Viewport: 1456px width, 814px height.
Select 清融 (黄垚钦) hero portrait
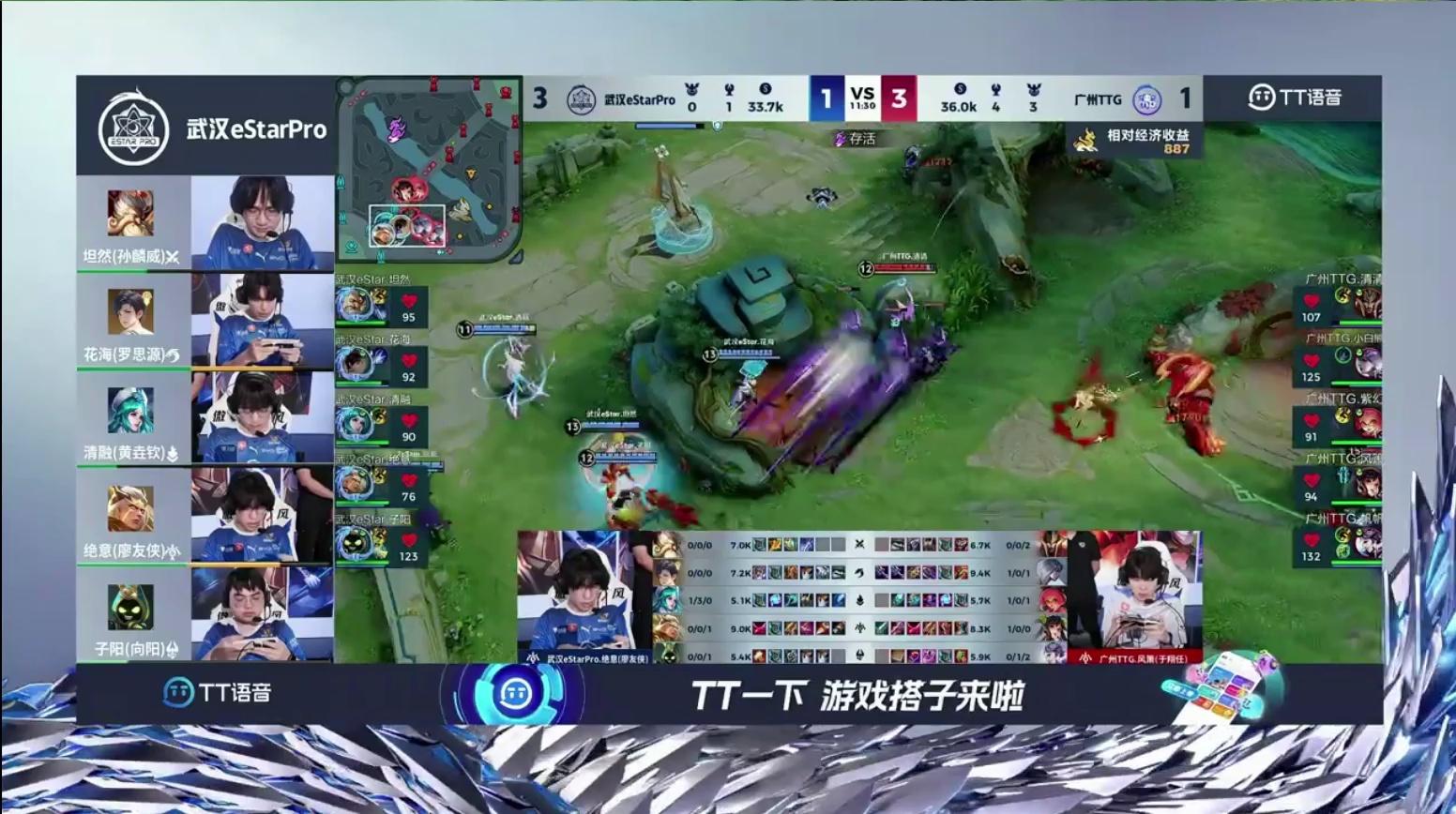tap(130, 411)
